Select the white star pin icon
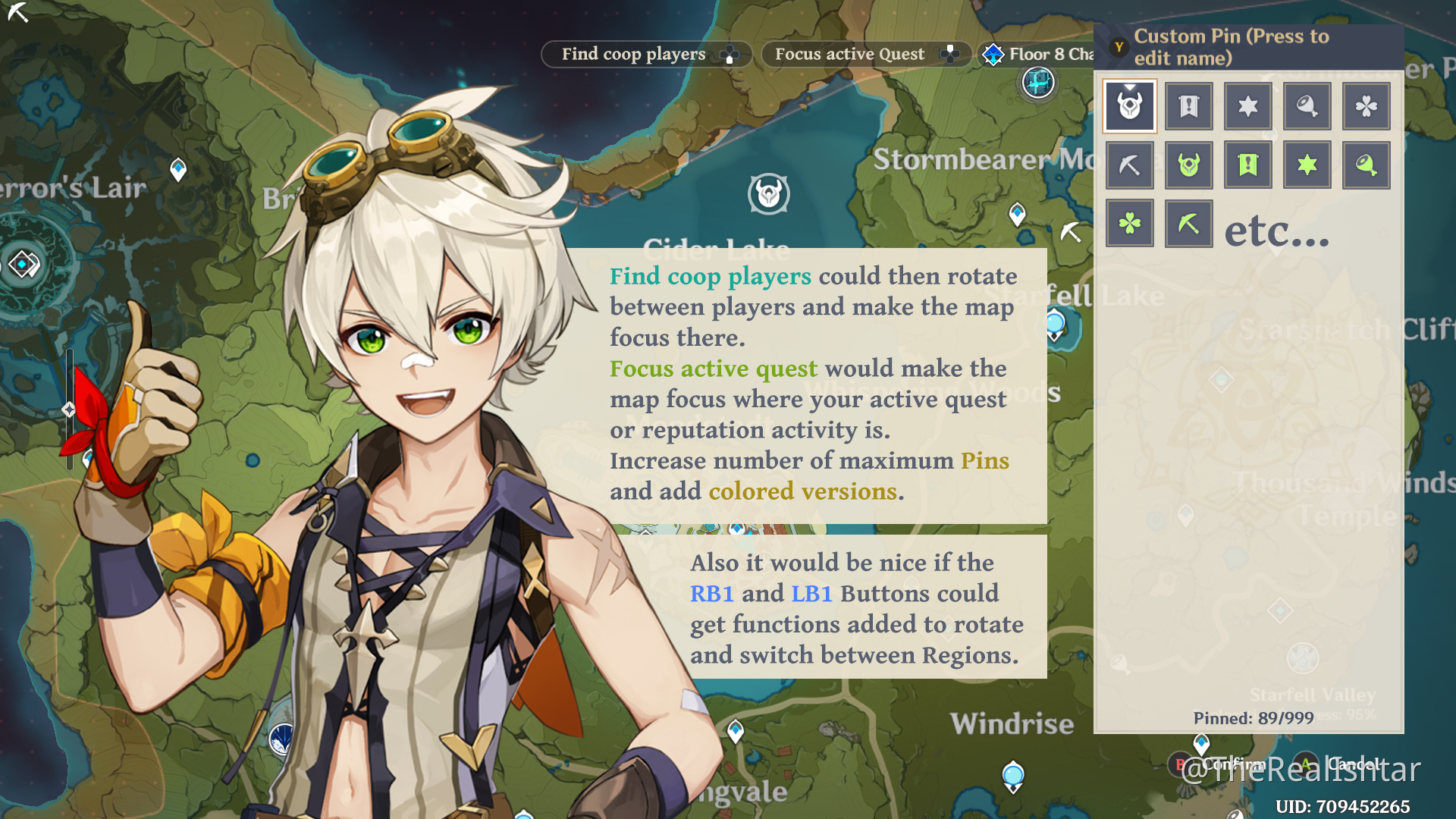Viewport: 1456px width, 819px height. 1247,106
